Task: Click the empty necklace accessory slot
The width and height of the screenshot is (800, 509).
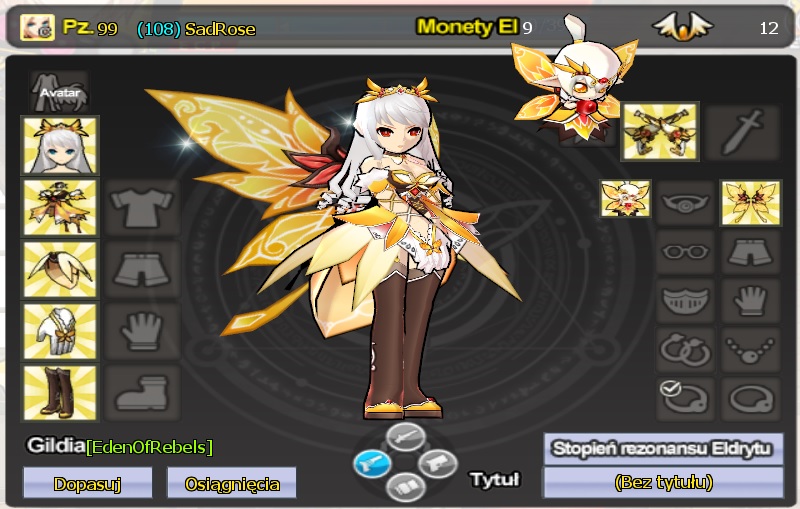Action: click(x=750, y=349)
